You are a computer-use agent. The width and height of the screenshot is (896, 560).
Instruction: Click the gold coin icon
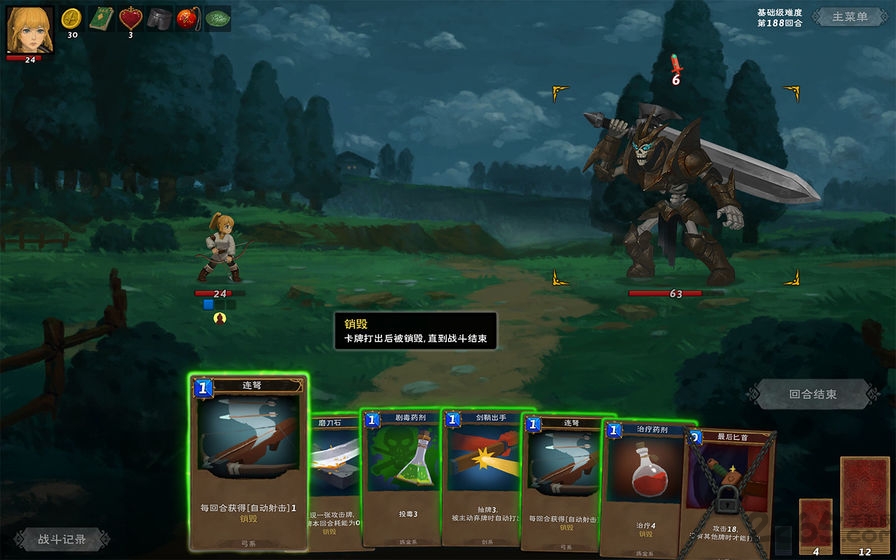click(72, 18)
